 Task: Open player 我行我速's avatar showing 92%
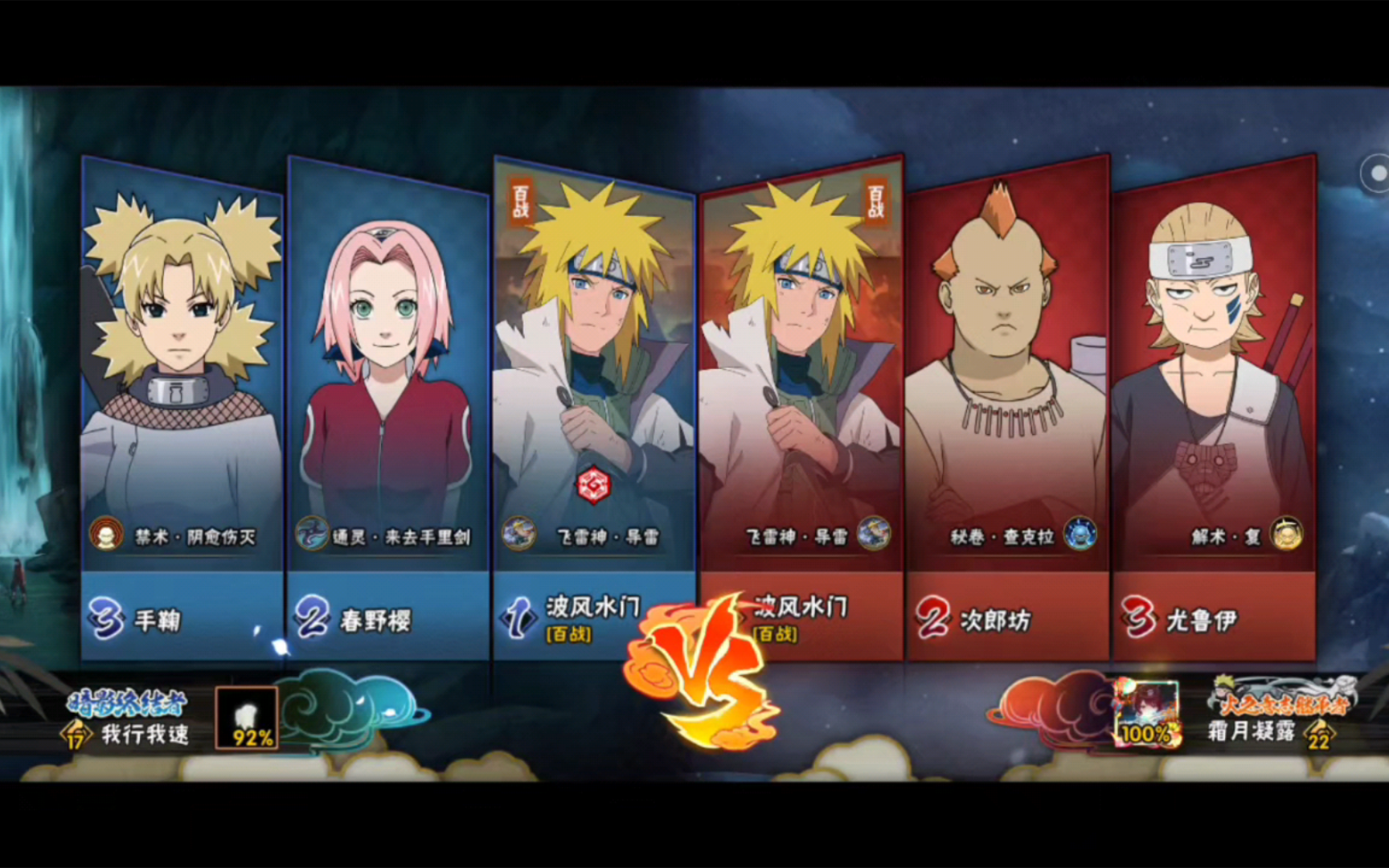[247, 718]
